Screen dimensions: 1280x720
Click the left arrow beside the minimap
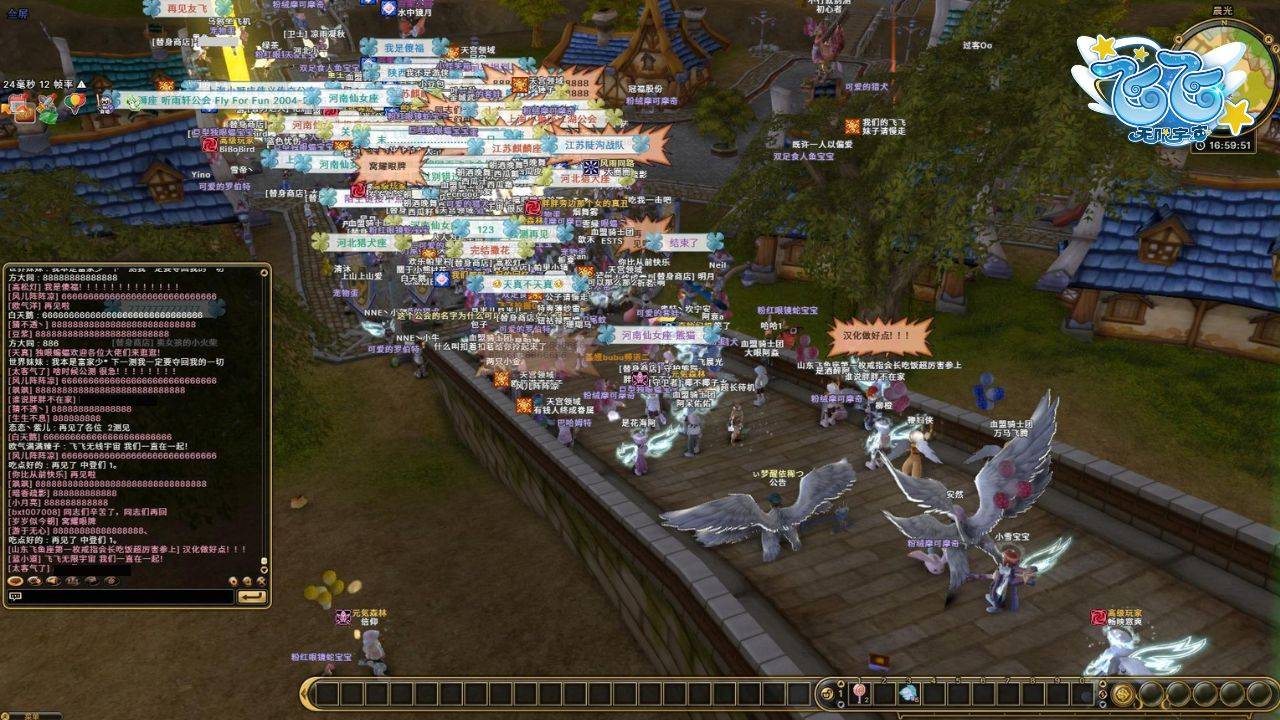[x=1179, y=39]
